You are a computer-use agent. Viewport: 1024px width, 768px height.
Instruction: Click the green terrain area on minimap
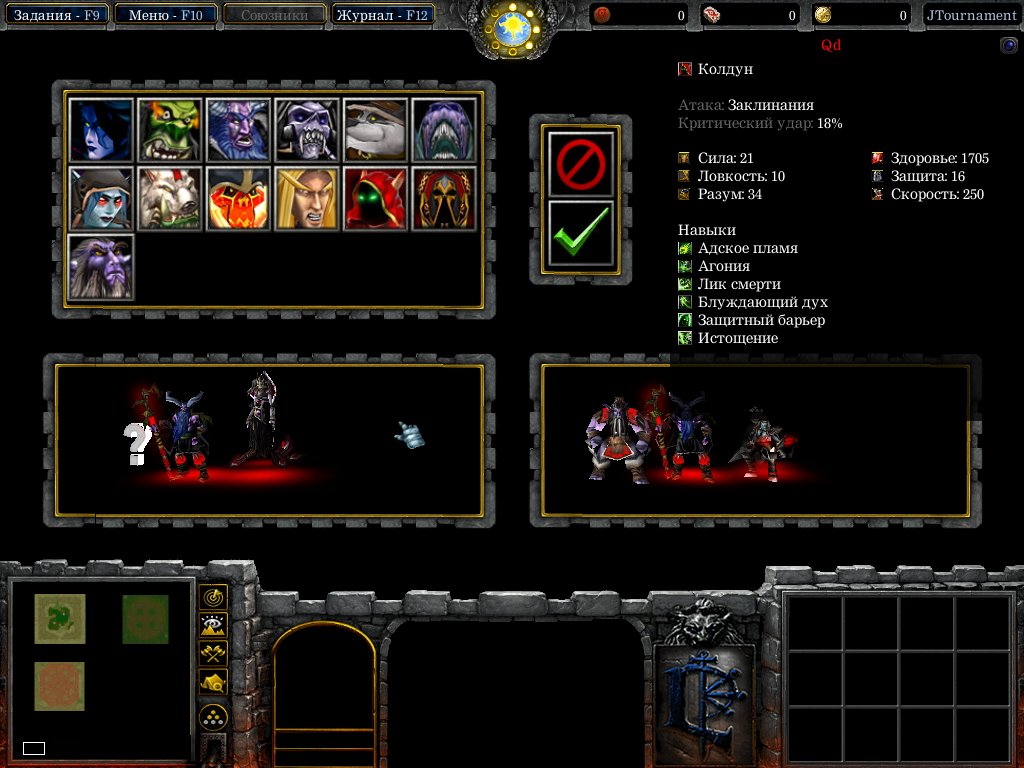(60, 618)
